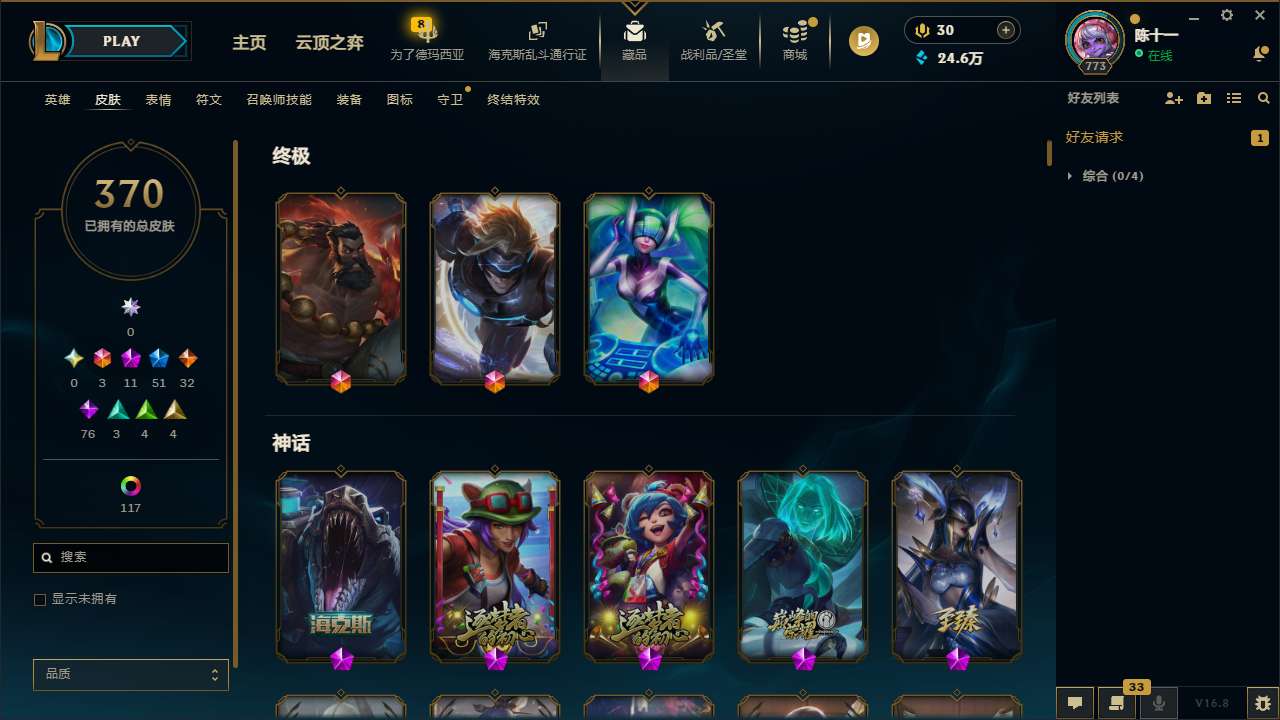Switch to the 符文 tab
This screenshot has width=1280, height=720.
click(x=209, y=99)
